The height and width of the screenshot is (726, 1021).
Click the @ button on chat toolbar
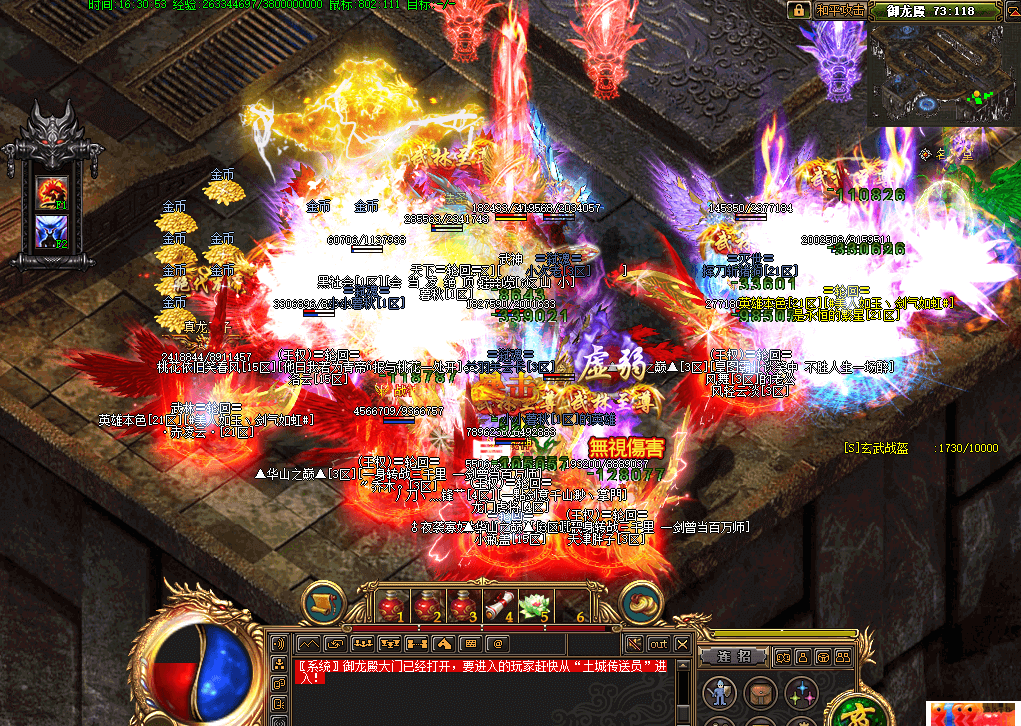point(496,642)
